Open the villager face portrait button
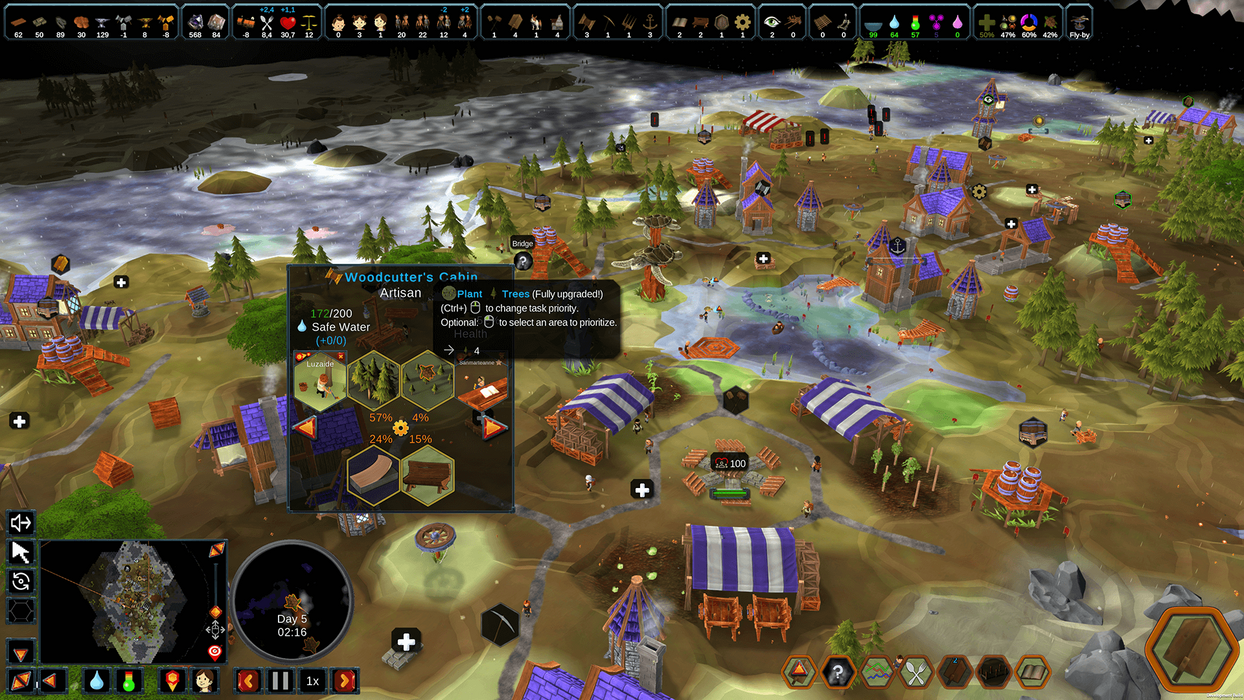Image resolution: width=1244 pixels, height=700 pixels. pyautogui.click(x=204, y=681)
